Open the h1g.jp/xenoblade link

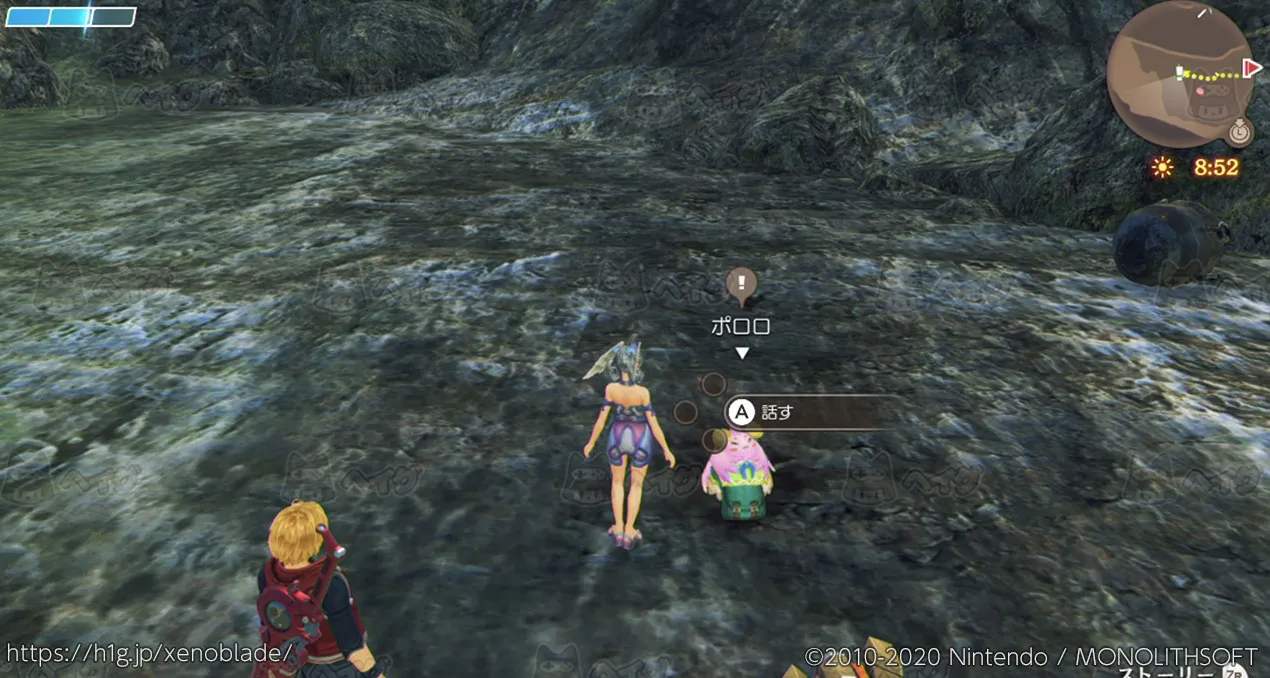pyautogui.click(x=150, y=653)
